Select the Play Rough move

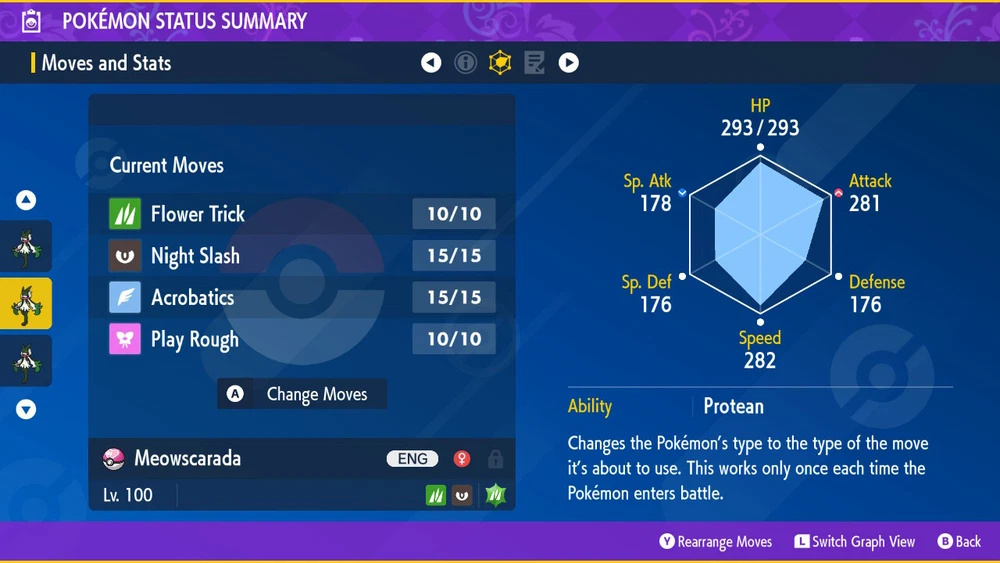click(301, 340)
